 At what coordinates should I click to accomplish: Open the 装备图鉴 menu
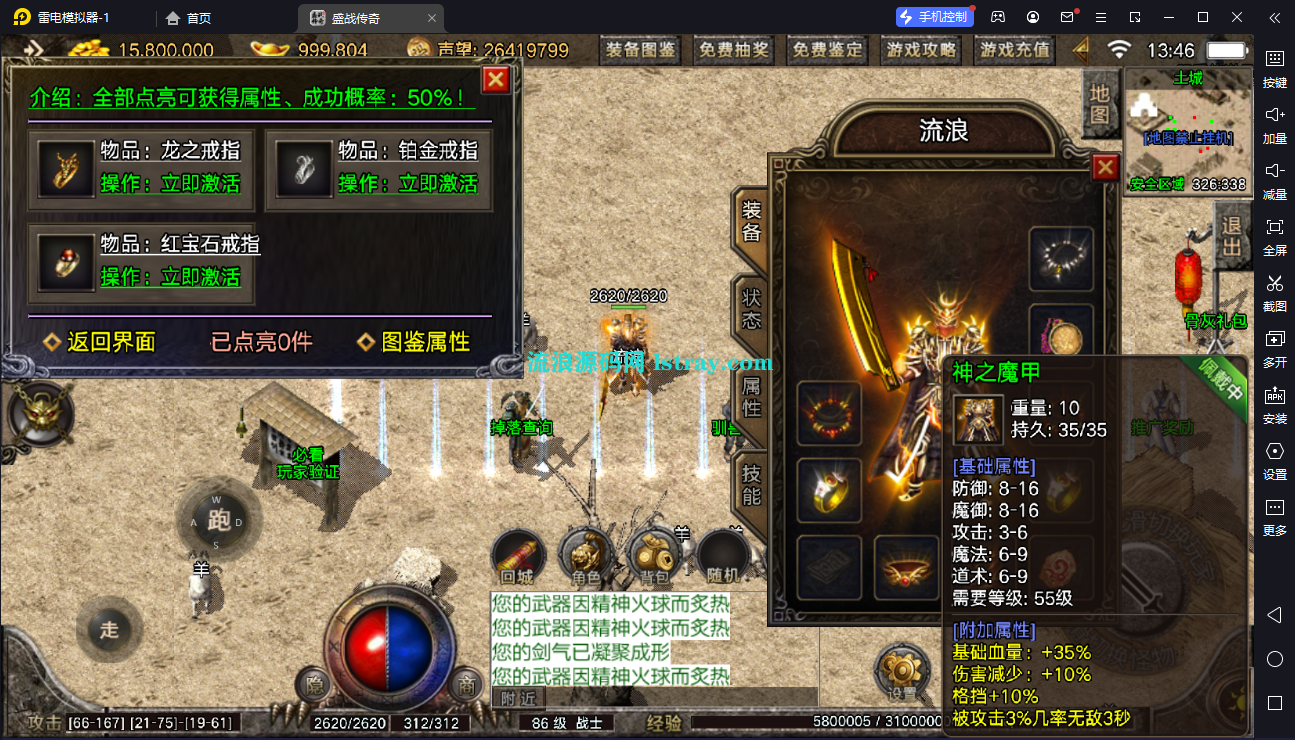click(x=641, y=50)
